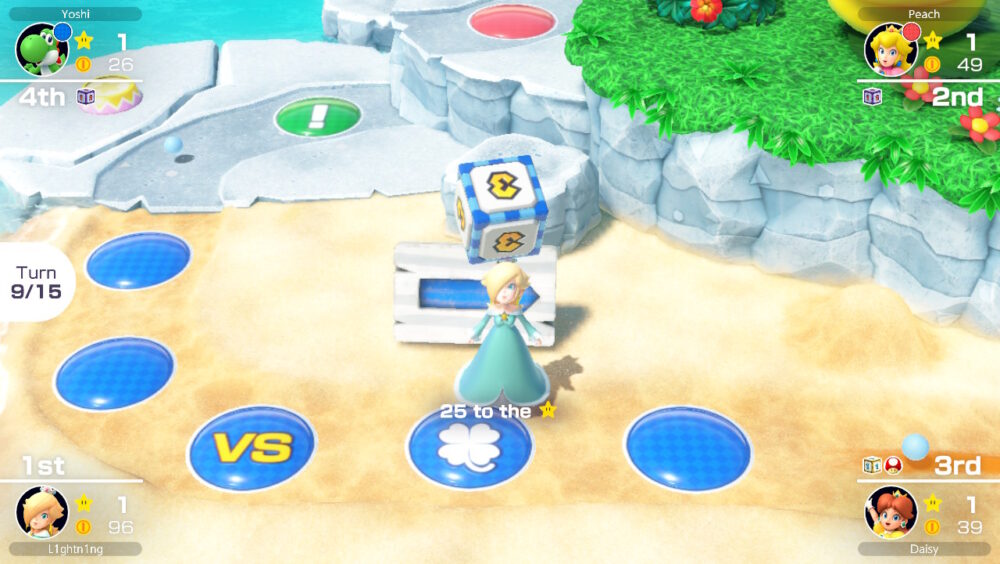Click the dice item icon under Yoshi's panel
This screenshot has width=1000, height=564.
[87, 97]
